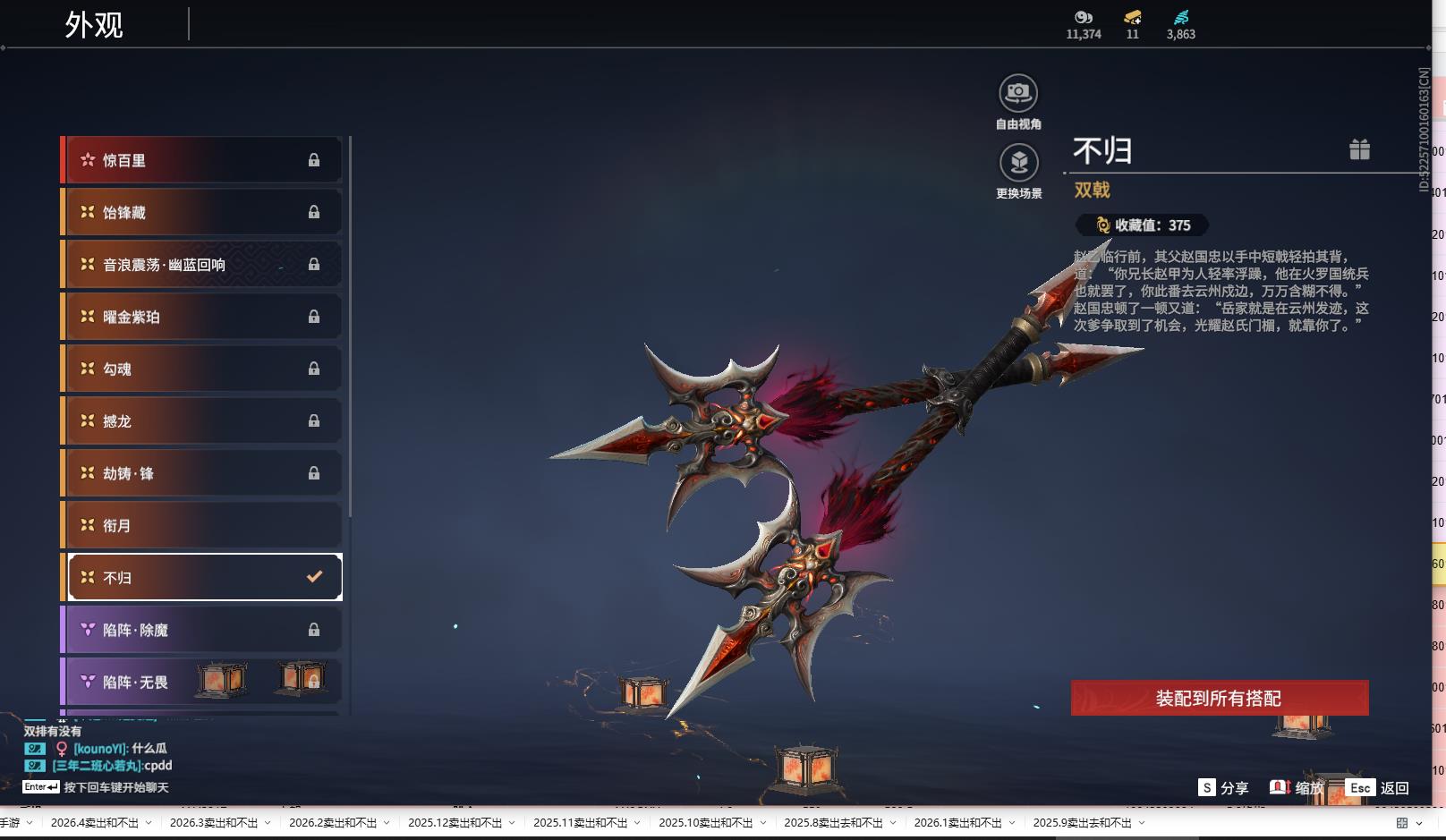Click the chat prompt to start chatting
The width and height of the screenshot is (1446, 840).
(x=115, y=787)
